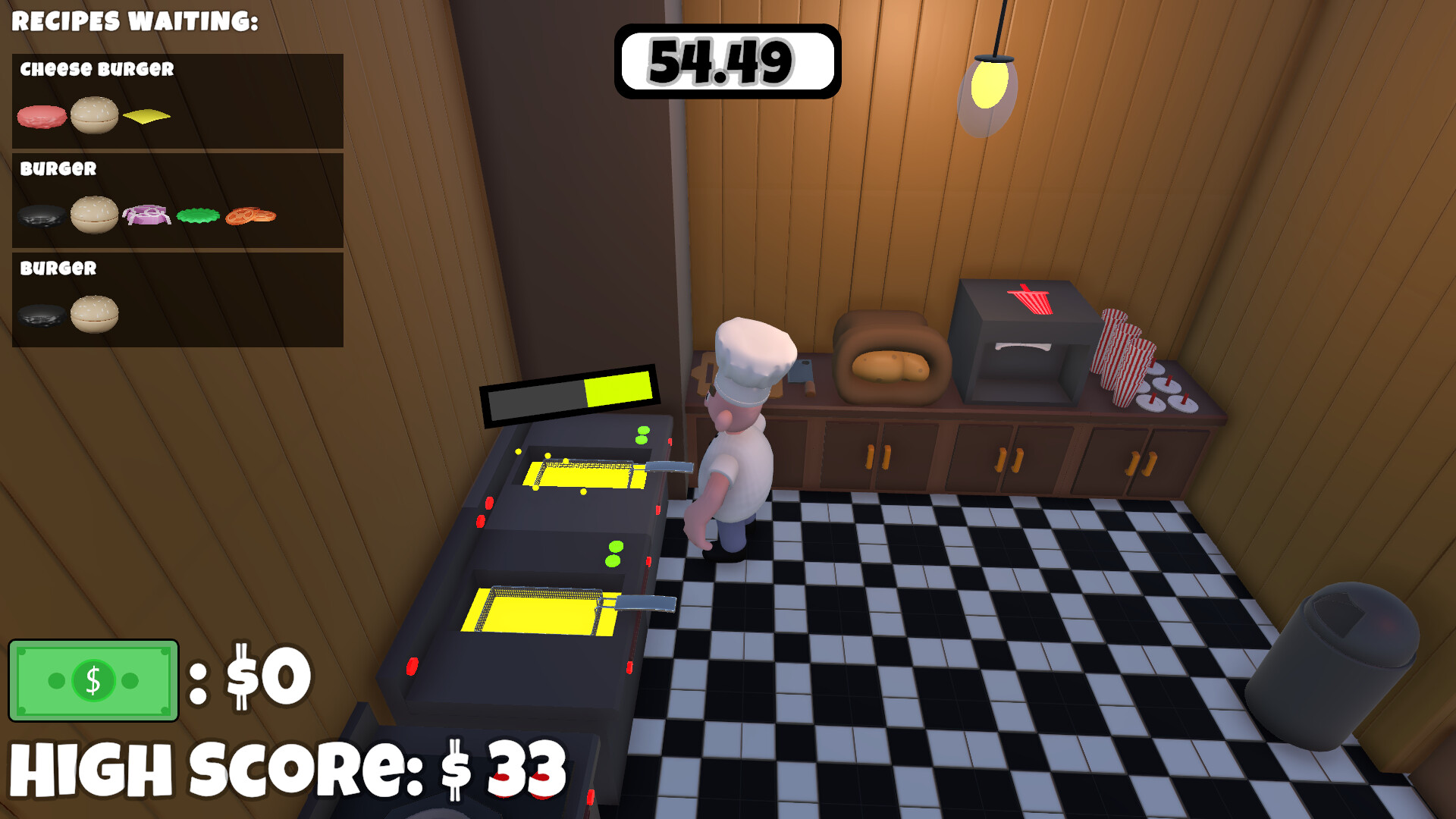
Task: Expand the bottom Burger recipe panel
Action: pyautogui.click(x=177, y=300)
